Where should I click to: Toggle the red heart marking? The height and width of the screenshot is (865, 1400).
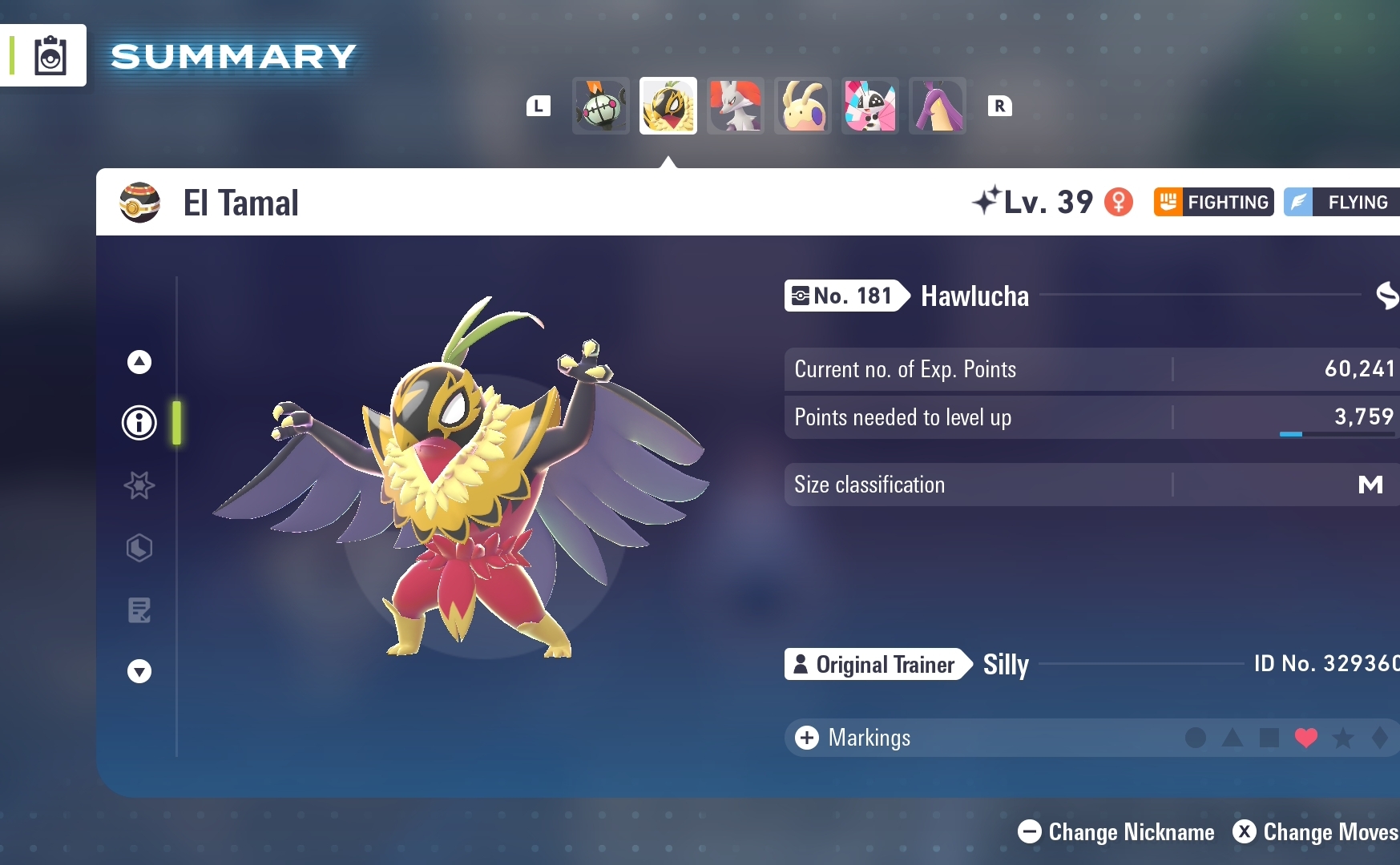click(1306, 738)
